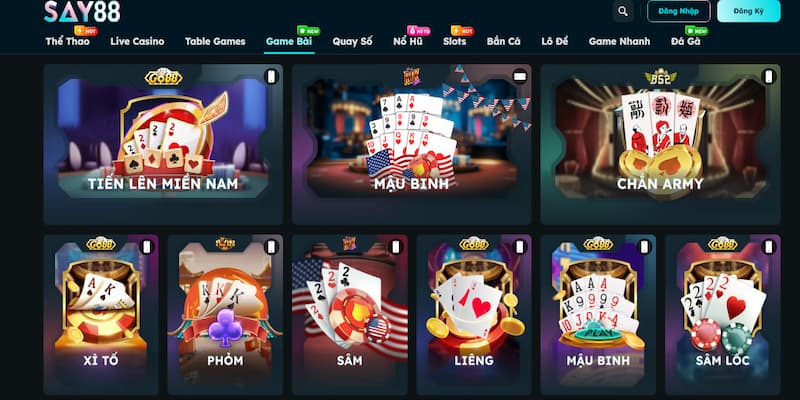Show the Game Nhanh category
The image size is (800, 400).
(x=619, y=42)
